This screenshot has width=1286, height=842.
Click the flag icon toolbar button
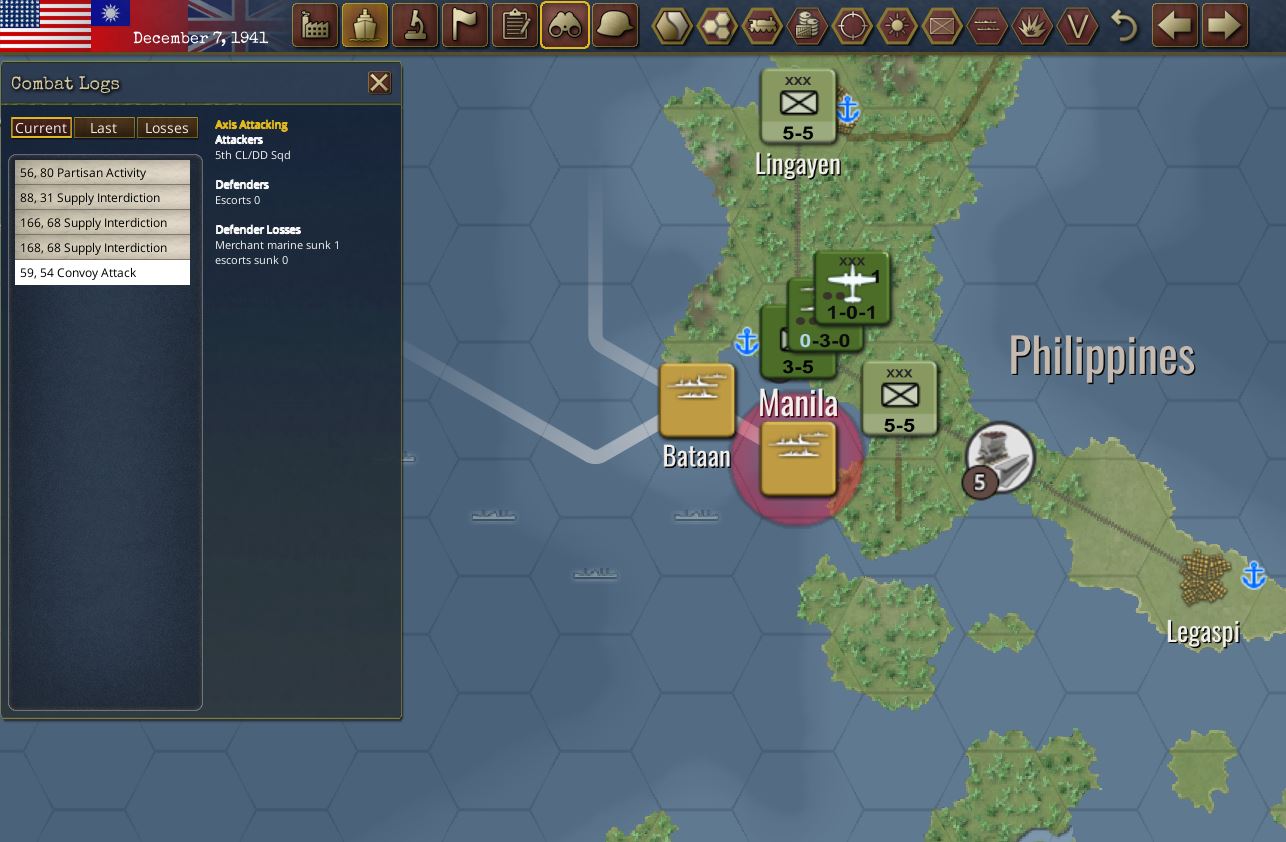click(x=465, y=26)
